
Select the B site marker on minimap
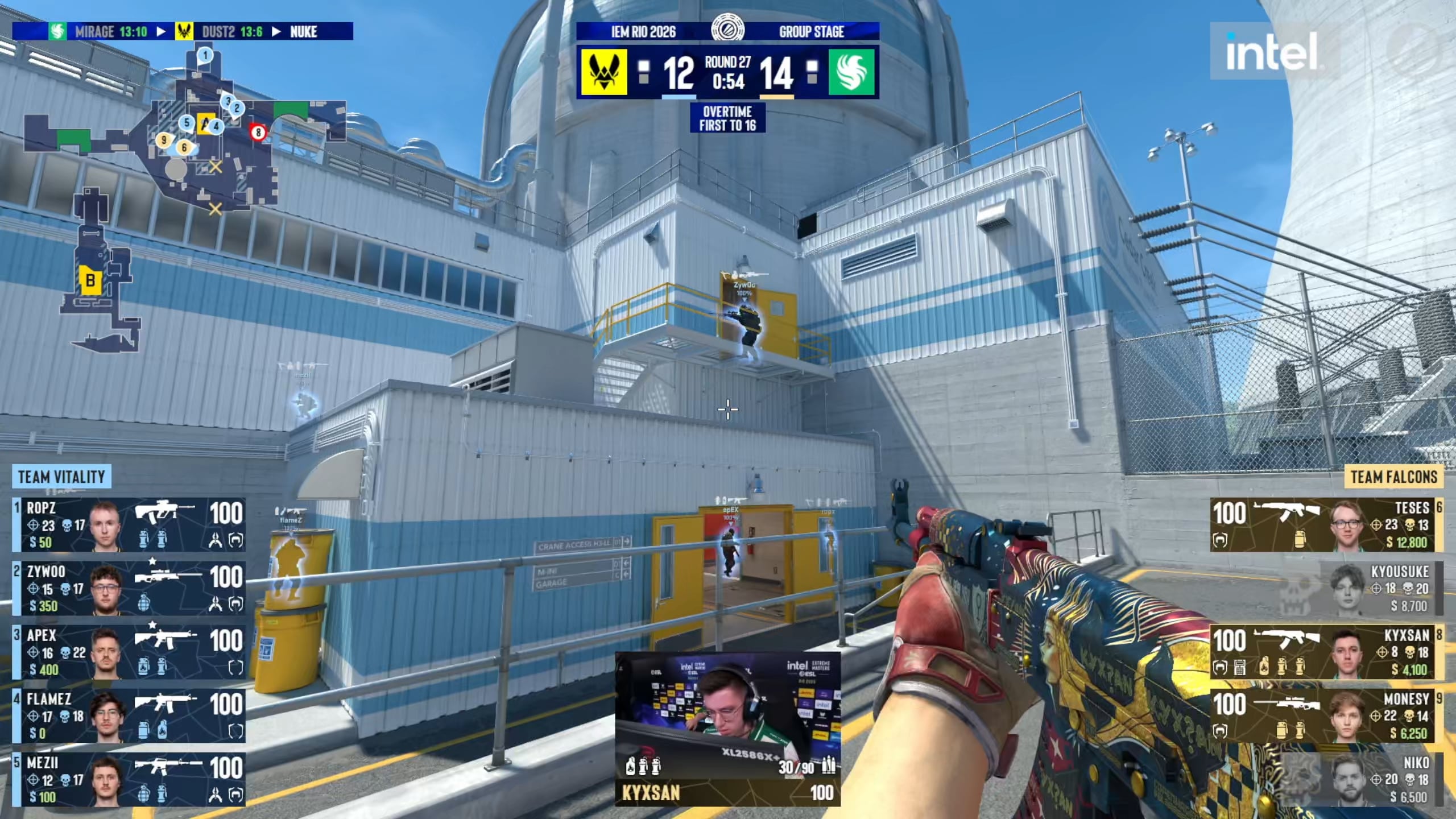[90, 280]
